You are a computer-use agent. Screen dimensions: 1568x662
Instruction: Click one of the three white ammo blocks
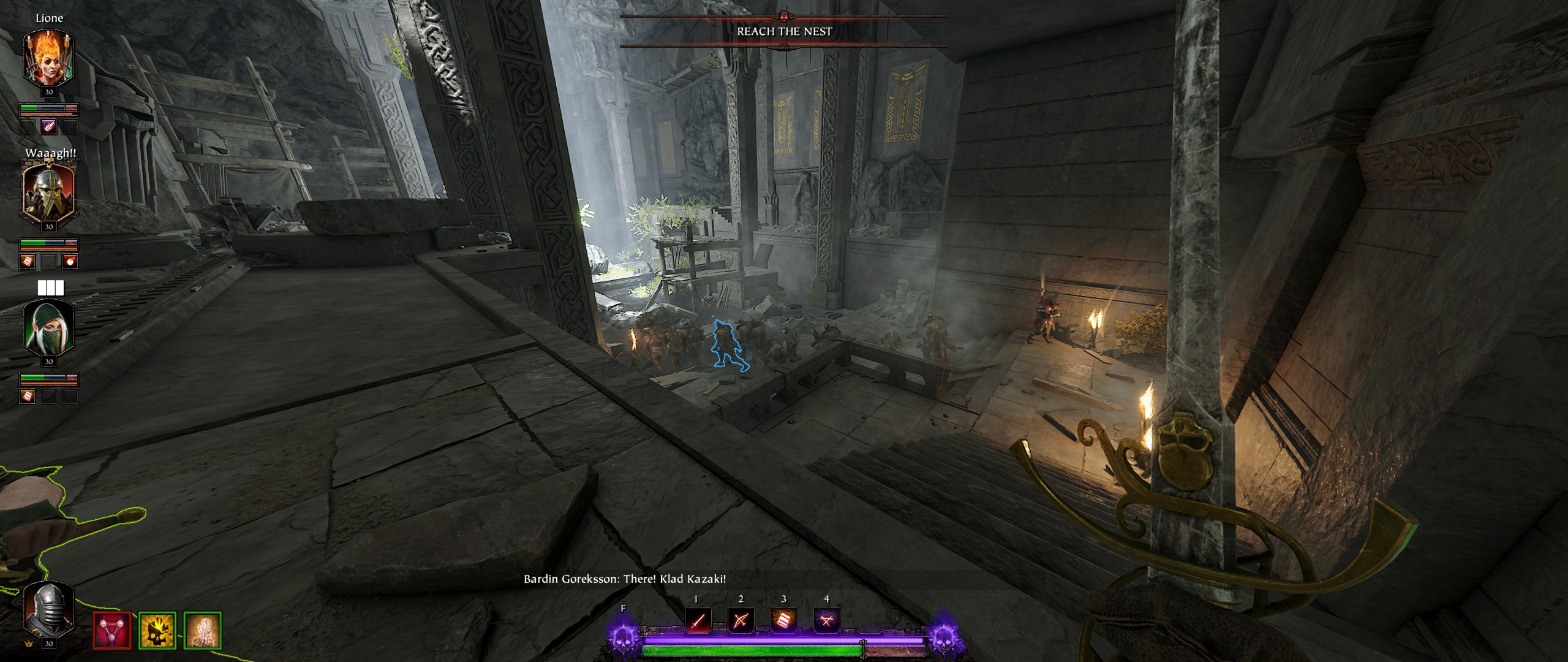[51, 287]
